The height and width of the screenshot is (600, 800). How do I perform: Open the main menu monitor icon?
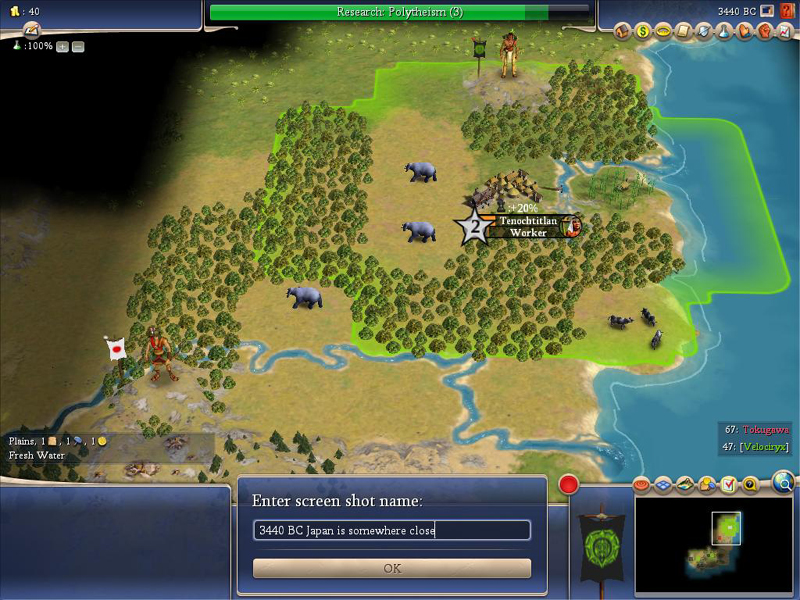(x=766, y=11)
